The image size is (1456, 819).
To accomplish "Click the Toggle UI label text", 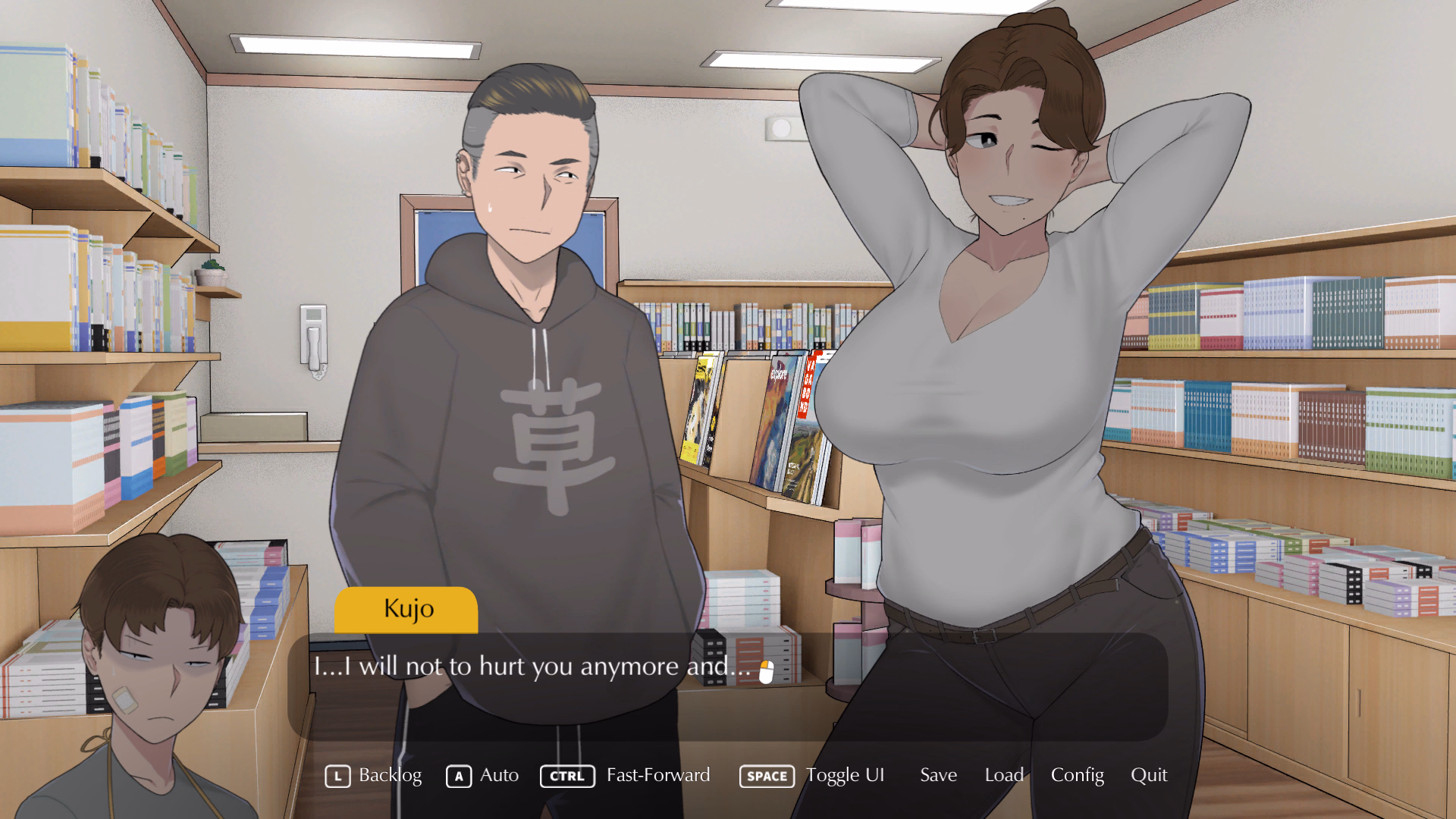I will 845,775.
